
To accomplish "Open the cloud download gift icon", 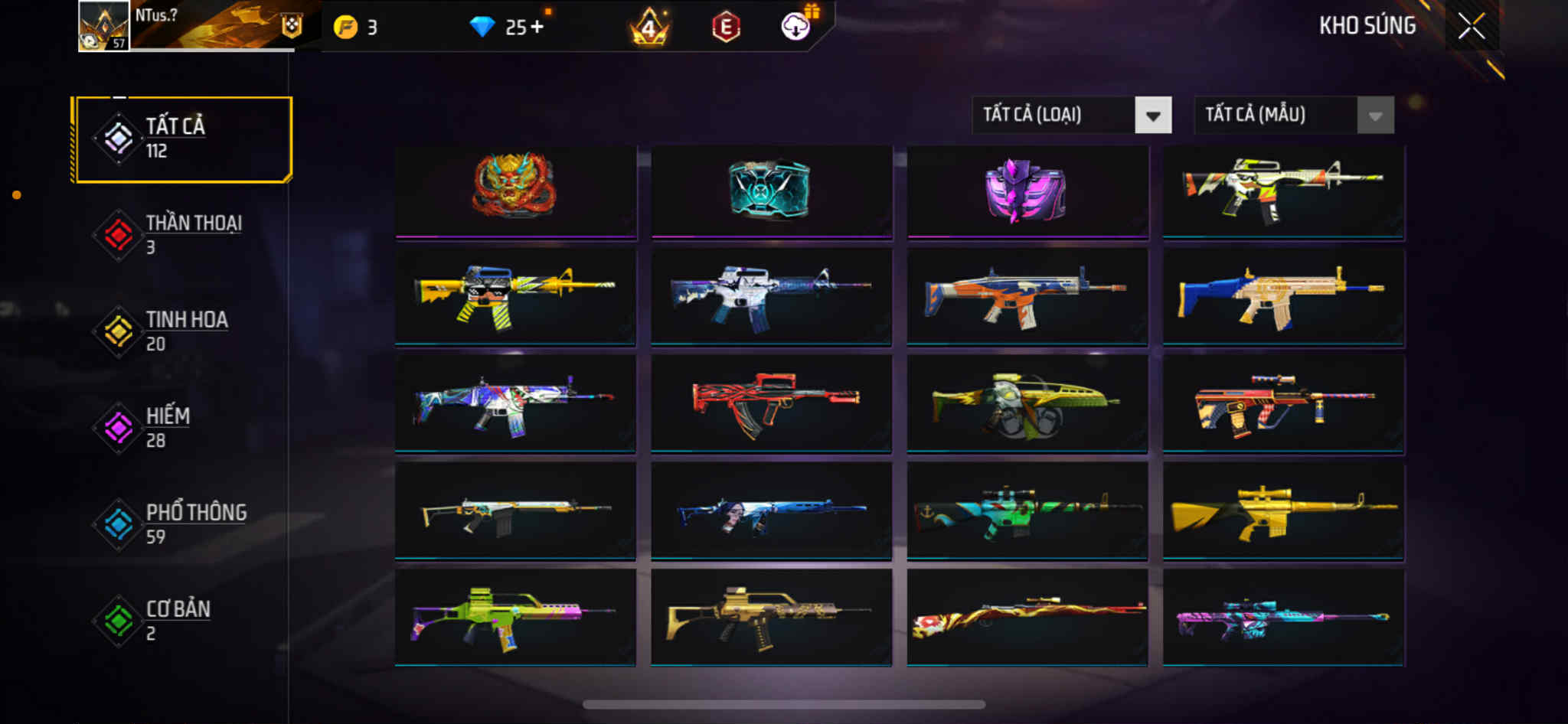I will click(796, 27).
